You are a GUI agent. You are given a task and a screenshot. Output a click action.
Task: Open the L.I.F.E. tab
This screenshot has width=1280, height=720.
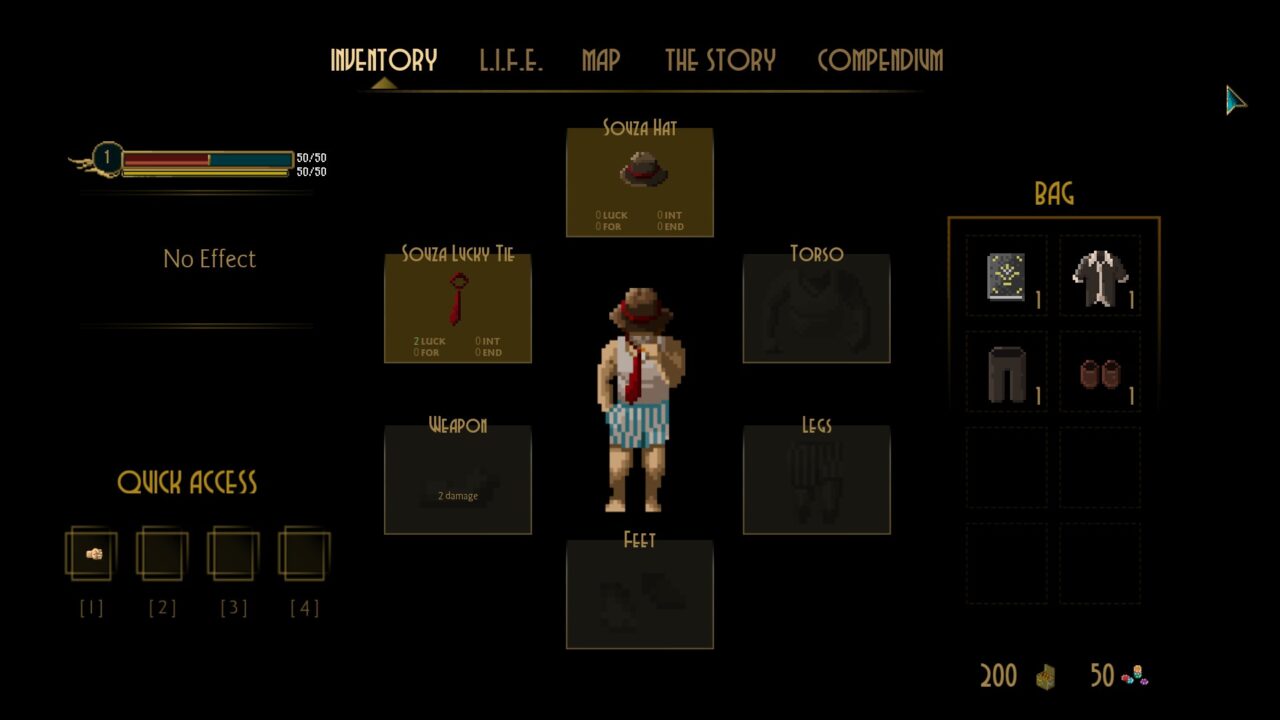click(x=510, y=60)
